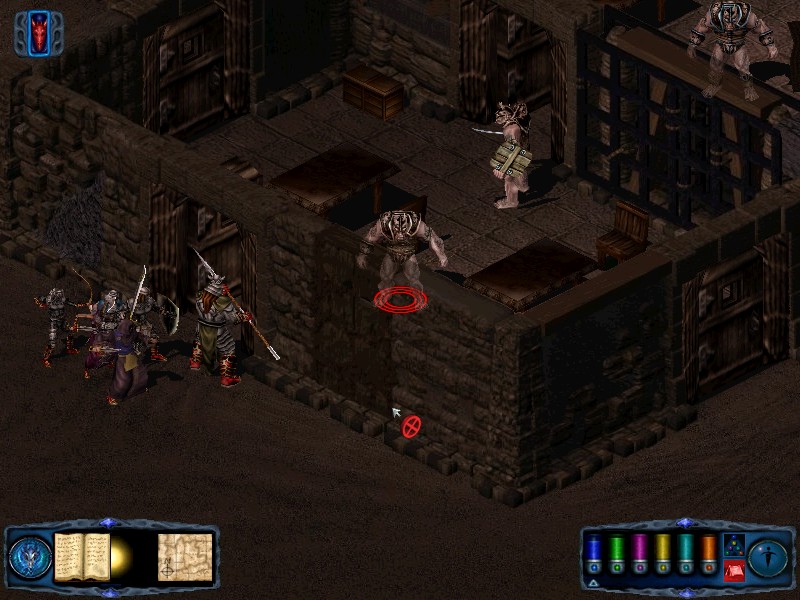Click the small triangle below the blue bar
This screenshot has width=800, height=600.
pos(593,581)
